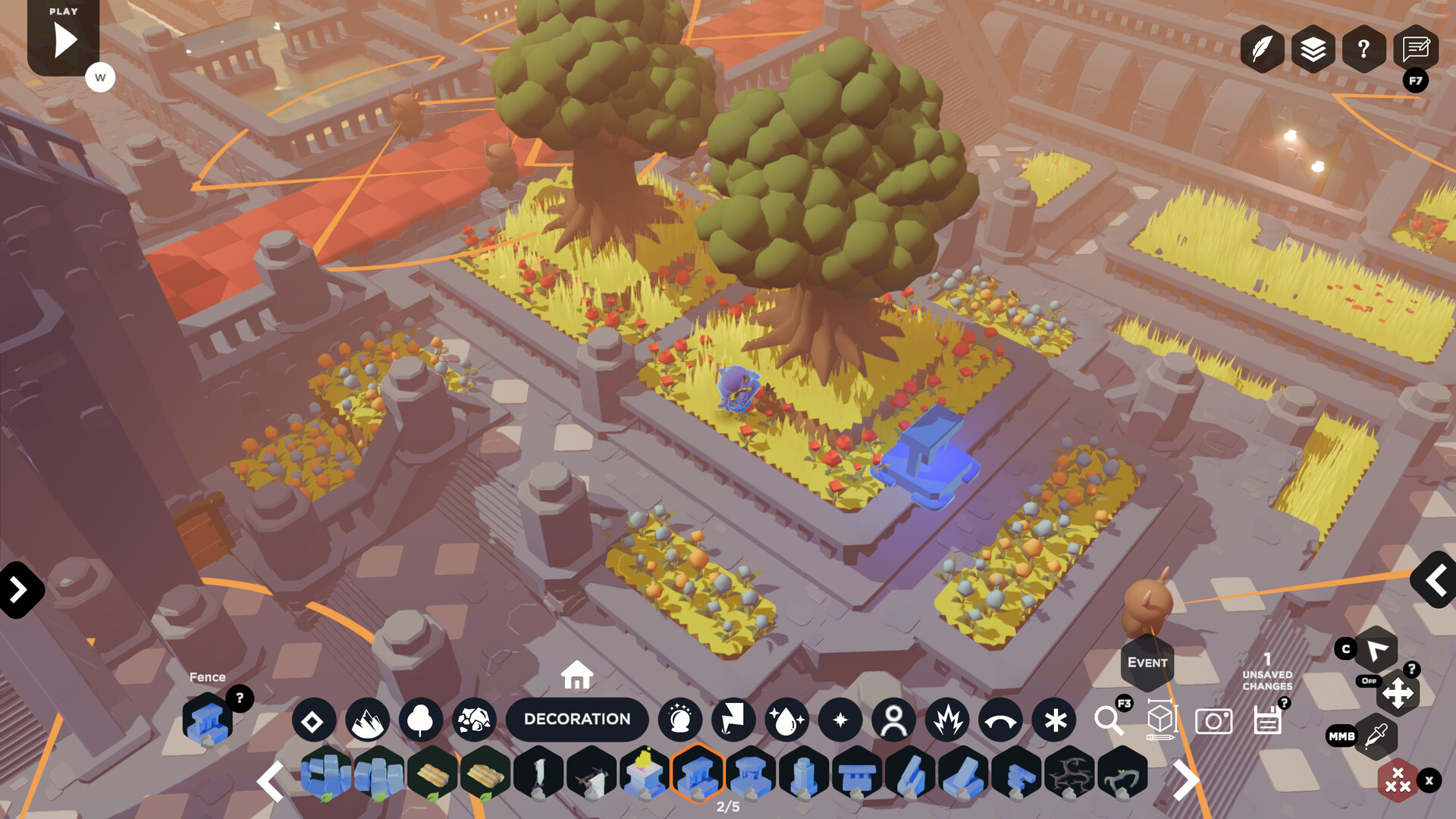Viewport: 1456px width, 819px height.
Task: Switch to the DECORATION tab
Action: 578,719
